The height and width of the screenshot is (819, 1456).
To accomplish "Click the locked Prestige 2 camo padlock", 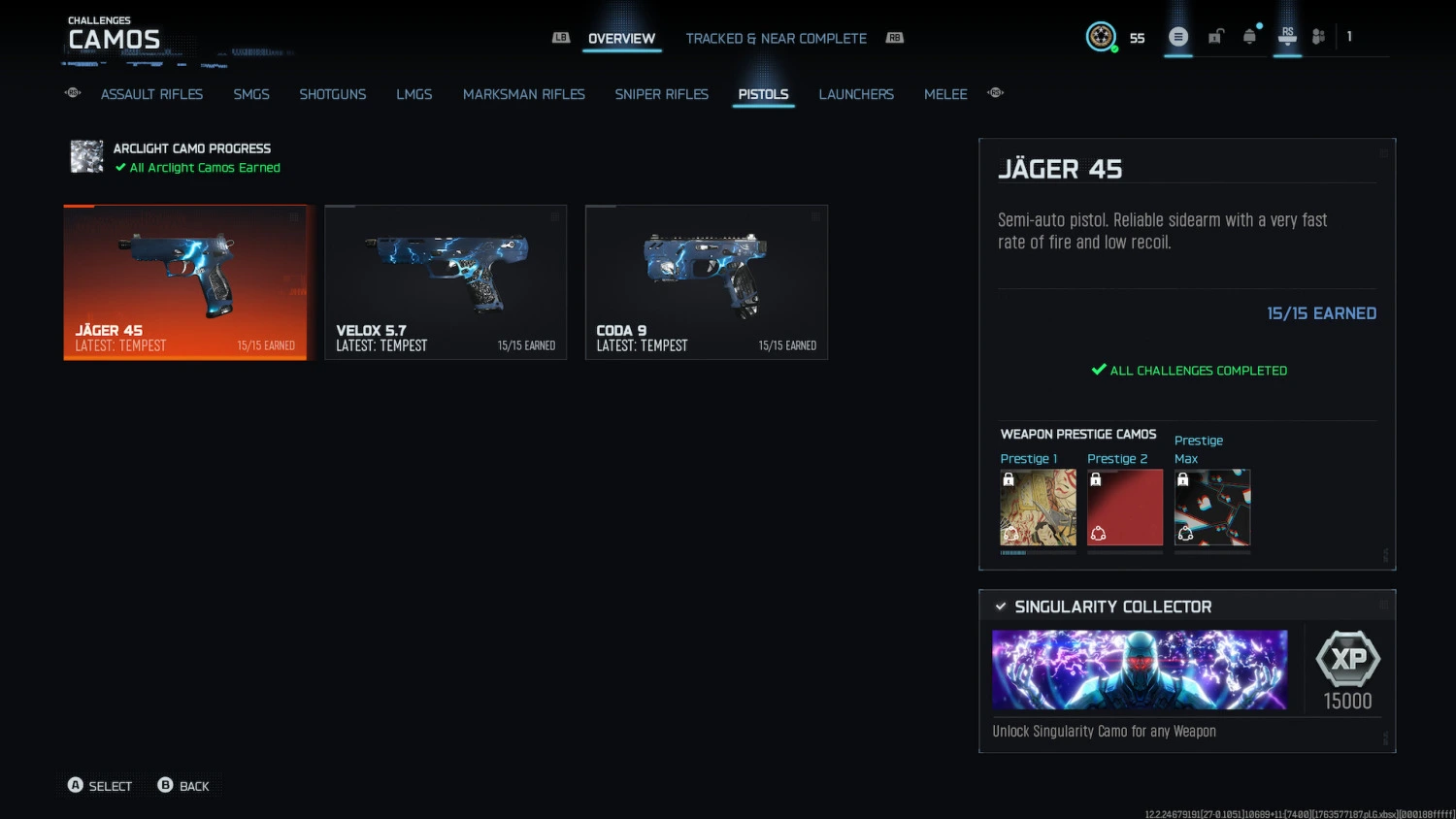I will coord(1096,478).
